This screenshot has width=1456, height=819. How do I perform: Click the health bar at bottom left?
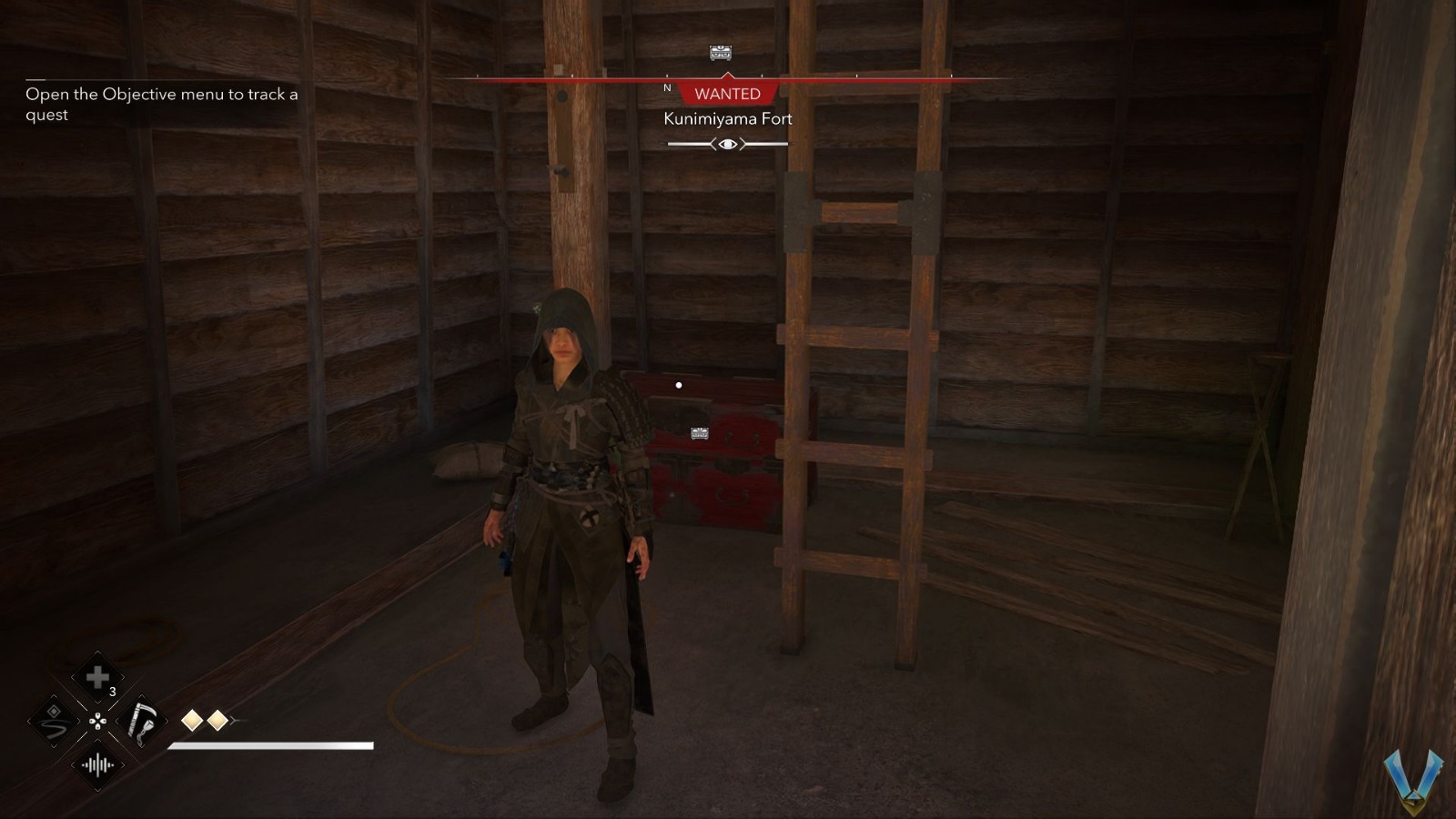pyautogui.click(x=268, y=743)
